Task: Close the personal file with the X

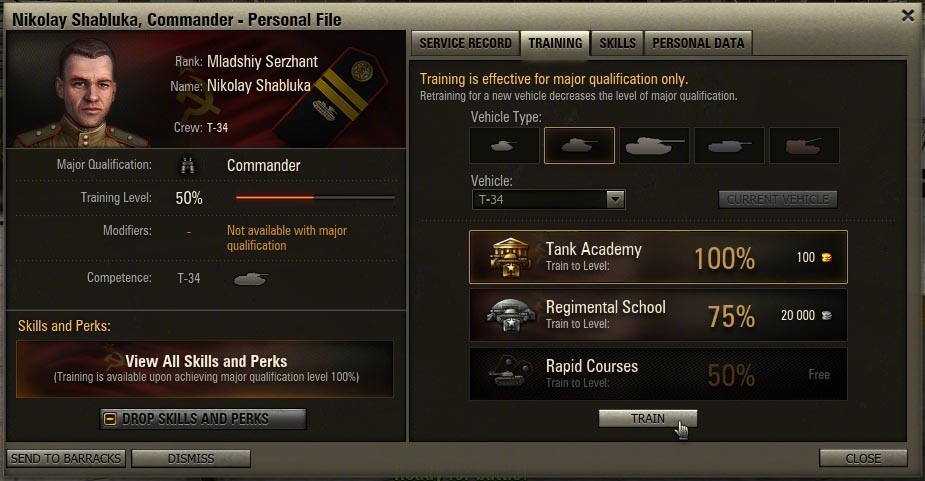Action: (907, 15)
